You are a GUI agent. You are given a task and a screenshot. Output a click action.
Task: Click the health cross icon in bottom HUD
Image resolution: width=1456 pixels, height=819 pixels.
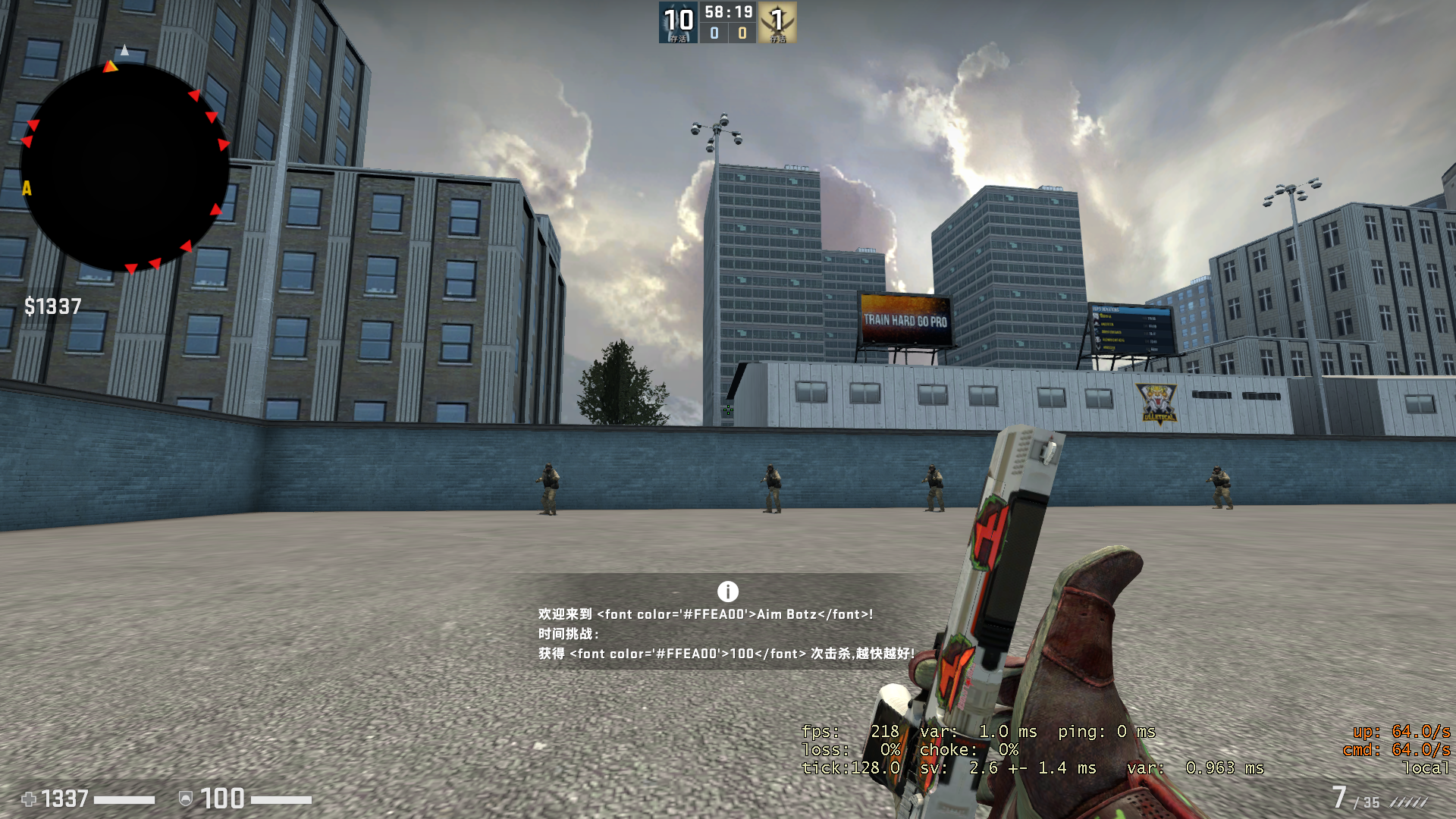[30, 799]
